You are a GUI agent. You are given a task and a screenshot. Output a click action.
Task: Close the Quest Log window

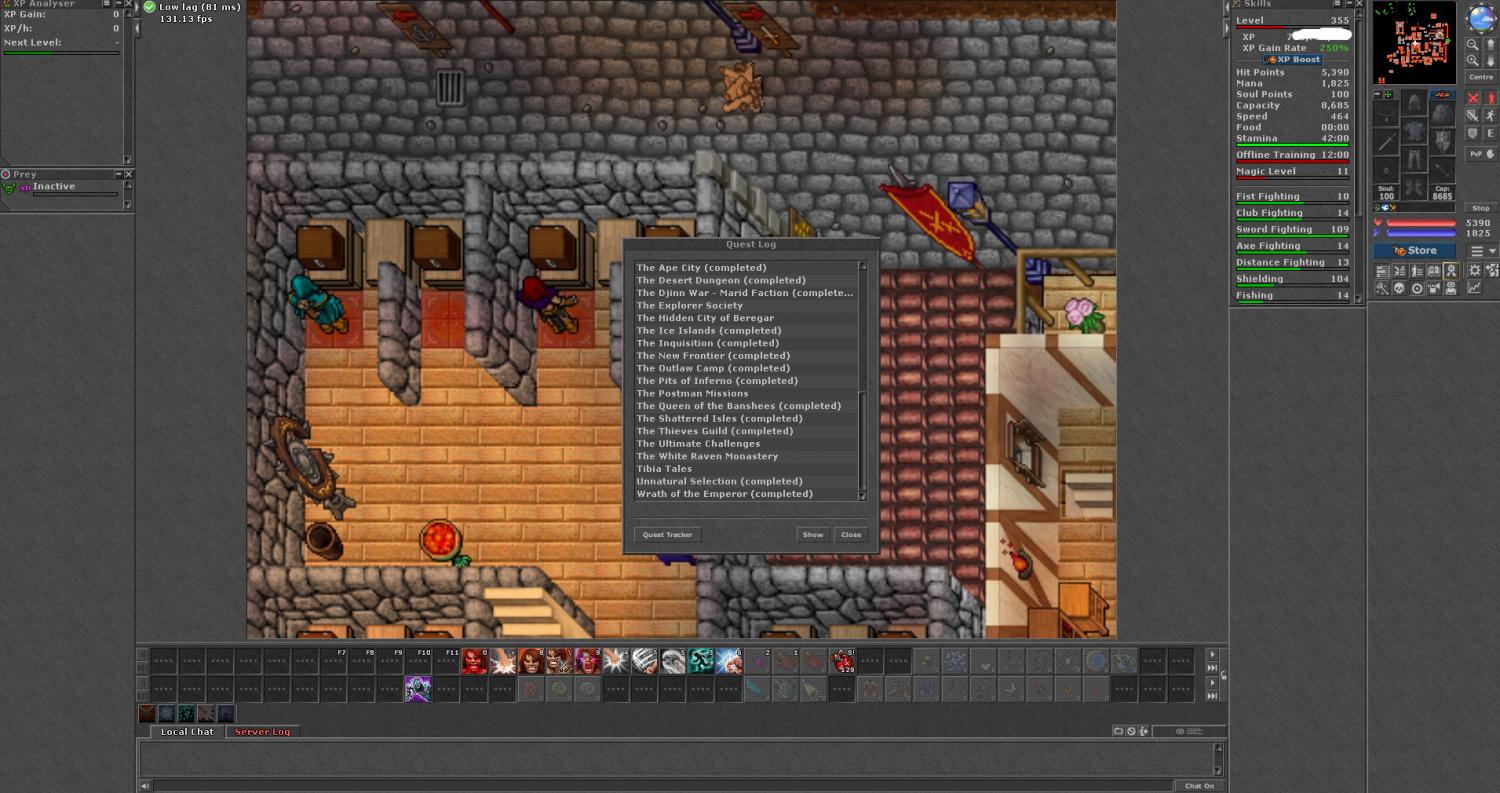tap(851, 535)
